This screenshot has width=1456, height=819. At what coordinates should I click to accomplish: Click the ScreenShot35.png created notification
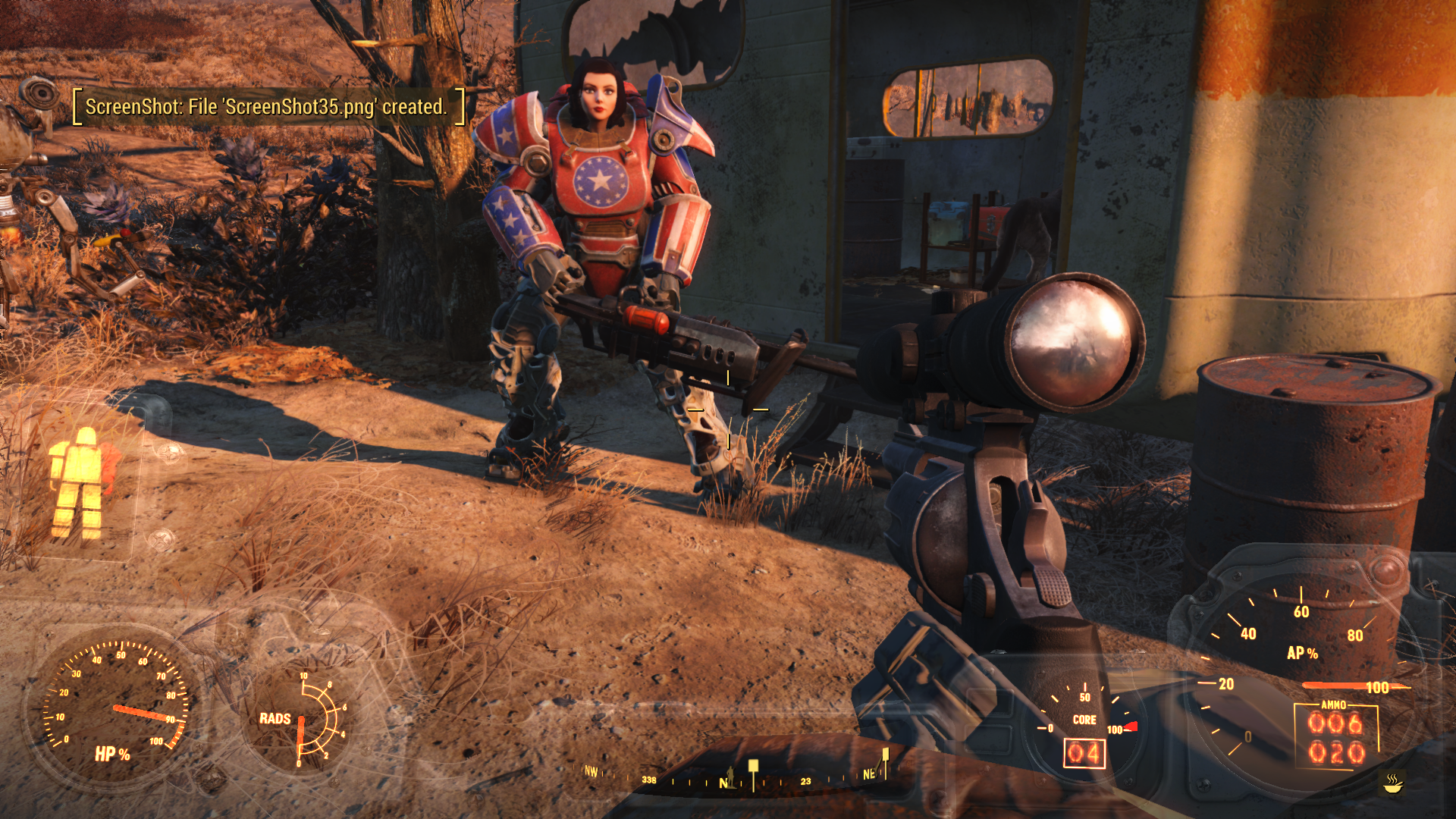click(x=267, y=107)
